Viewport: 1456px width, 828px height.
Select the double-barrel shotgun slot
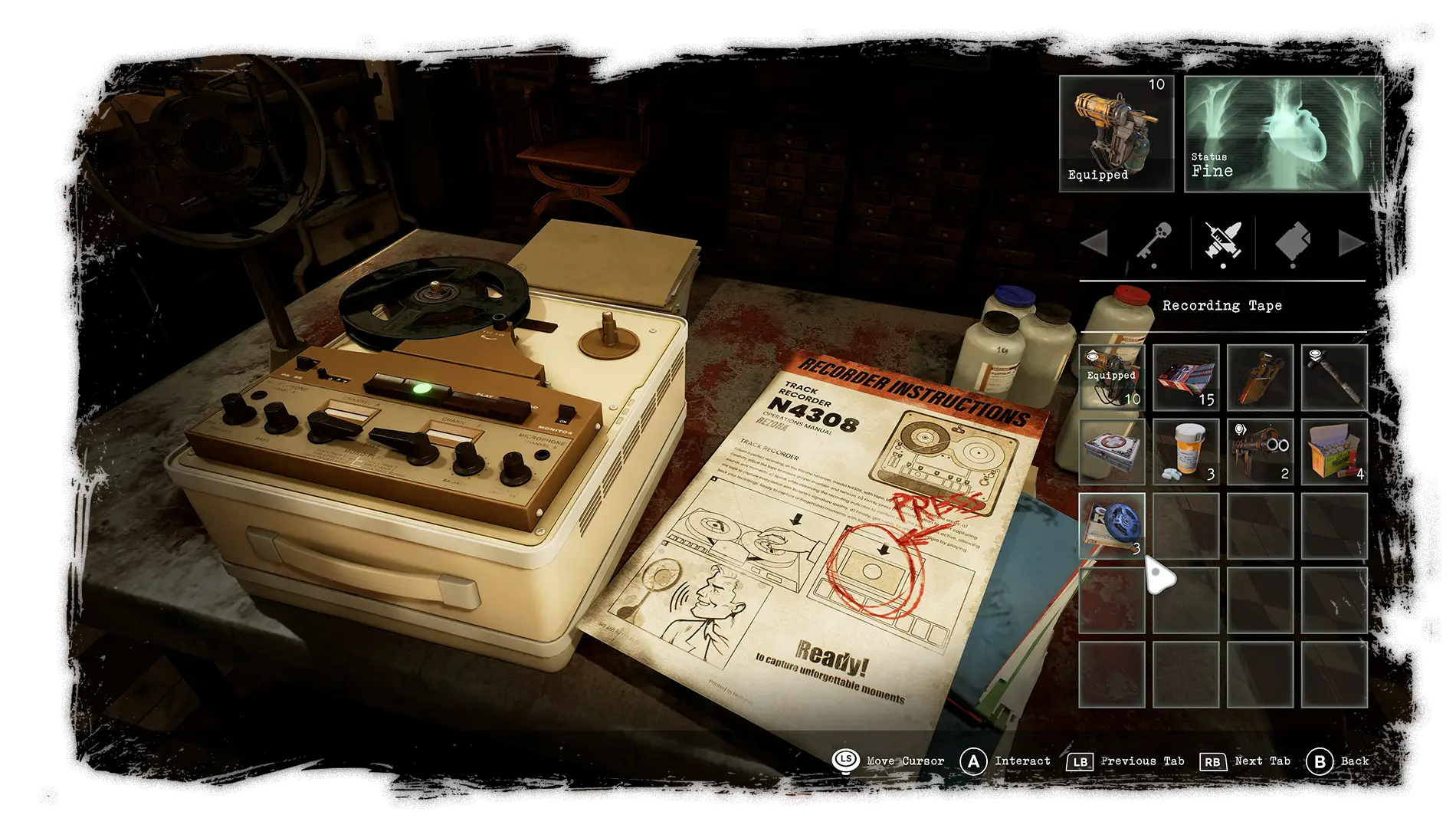[x=1260, y=452]
